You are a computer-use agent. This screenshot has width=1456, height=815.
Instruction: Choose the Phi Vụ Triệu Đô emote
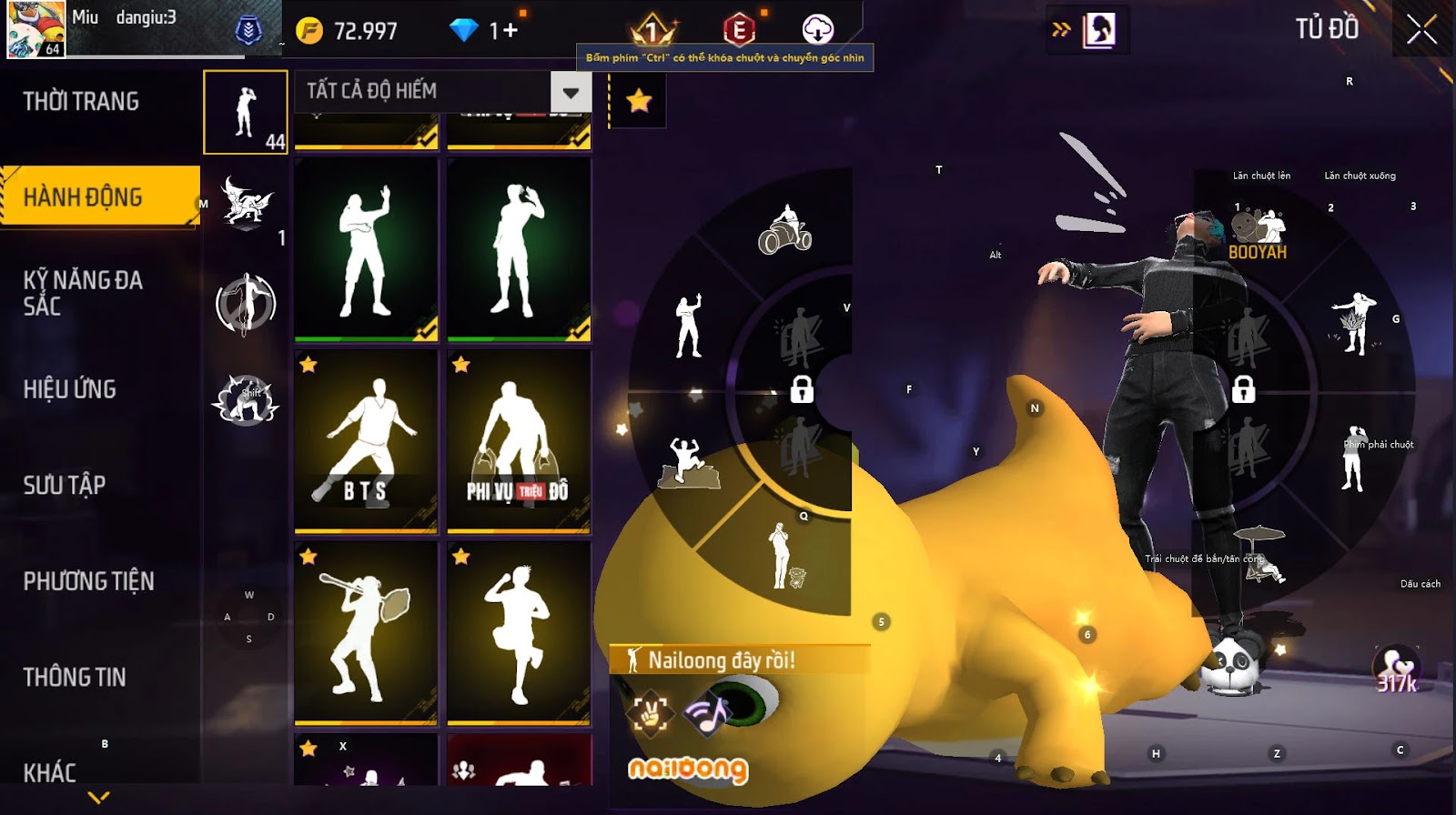(x=519, y=441)
